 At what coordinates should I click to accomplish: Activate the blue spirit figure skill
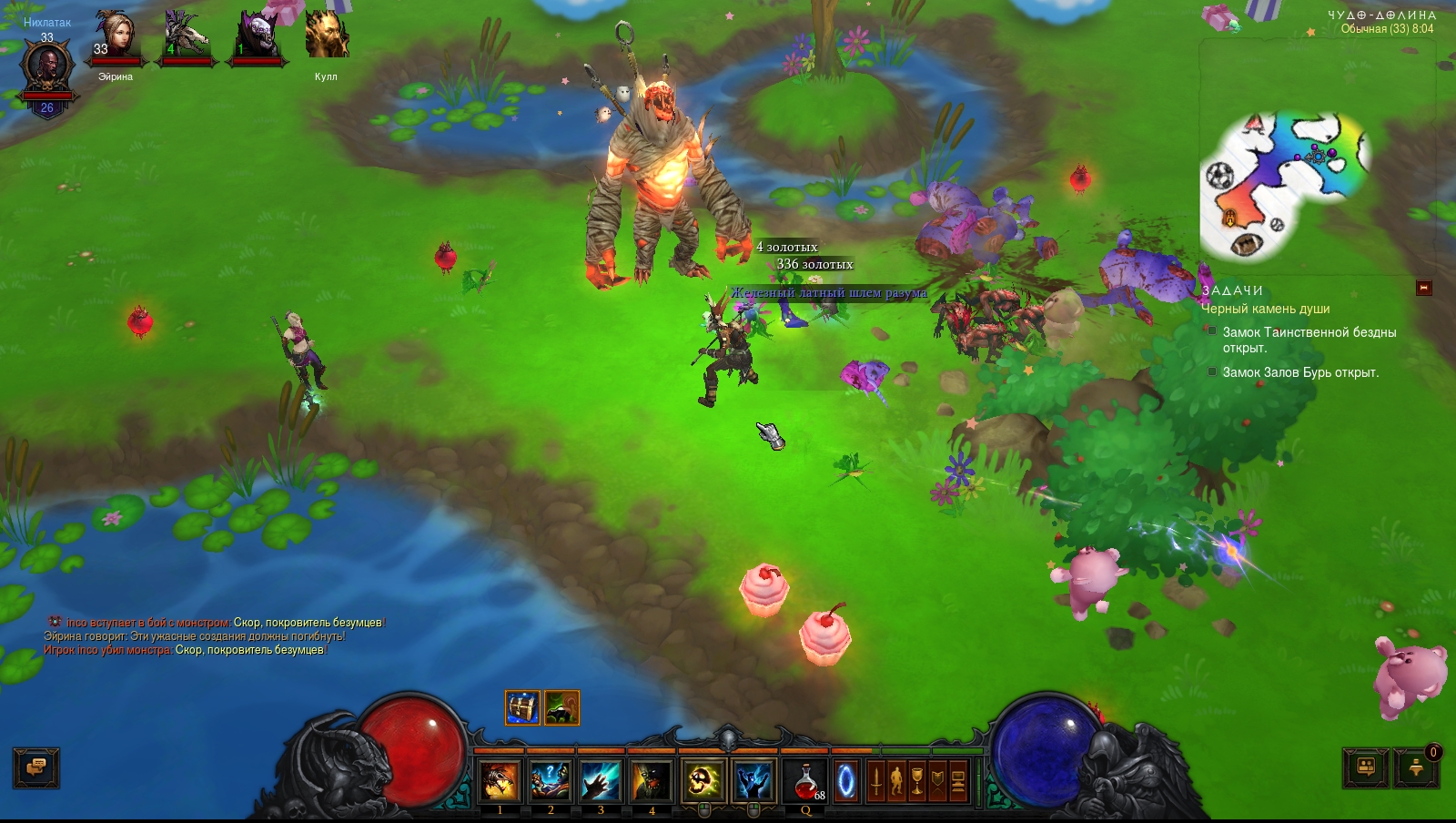(x=753, y=781)
